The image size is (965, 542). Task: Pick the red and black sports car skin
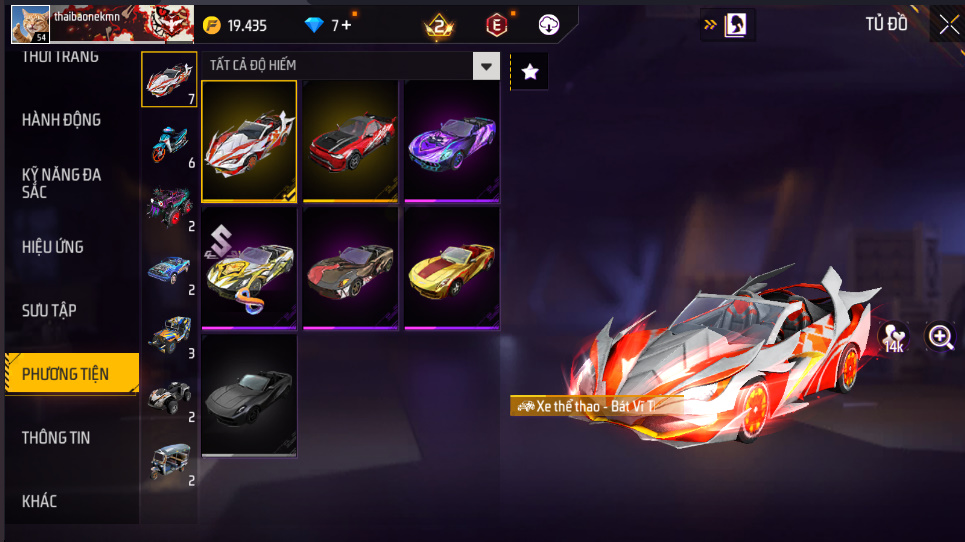click(x=351, y=141)
